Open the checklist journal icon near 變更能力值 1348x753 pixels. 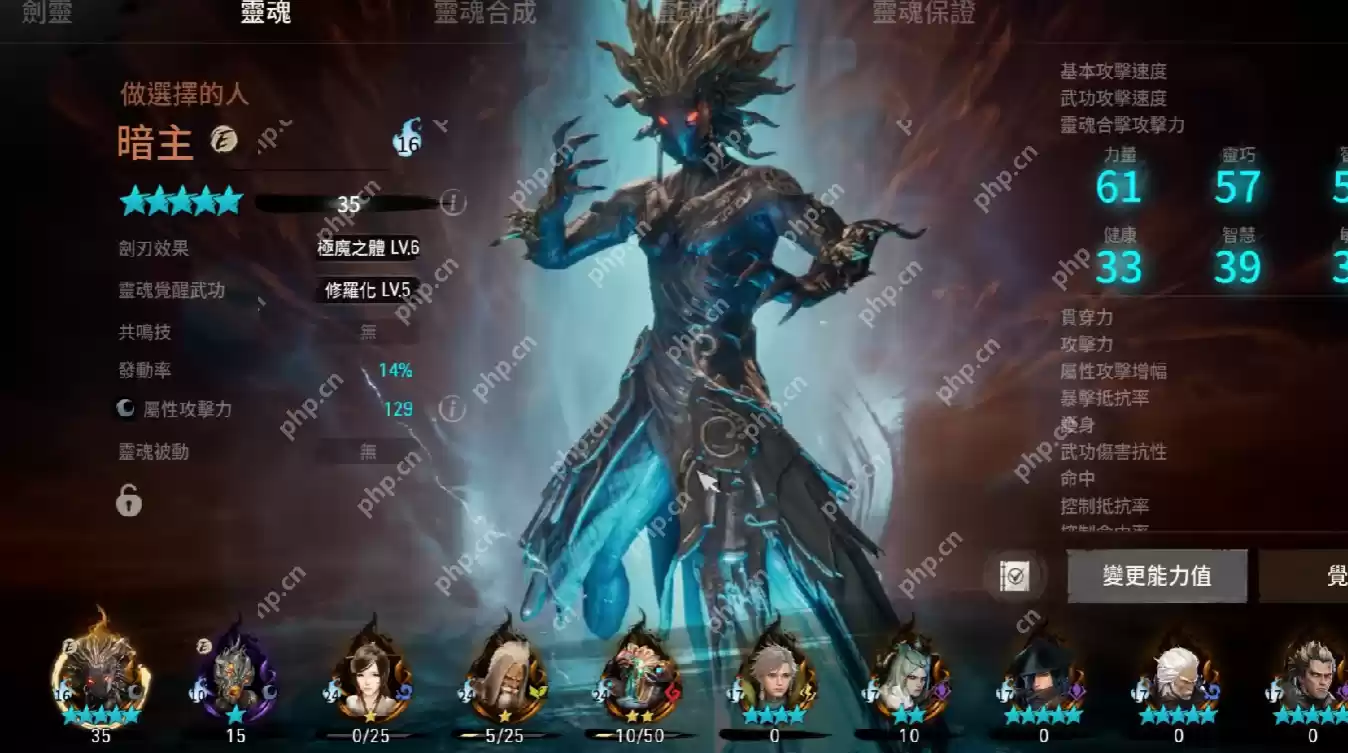[1014, 577]
